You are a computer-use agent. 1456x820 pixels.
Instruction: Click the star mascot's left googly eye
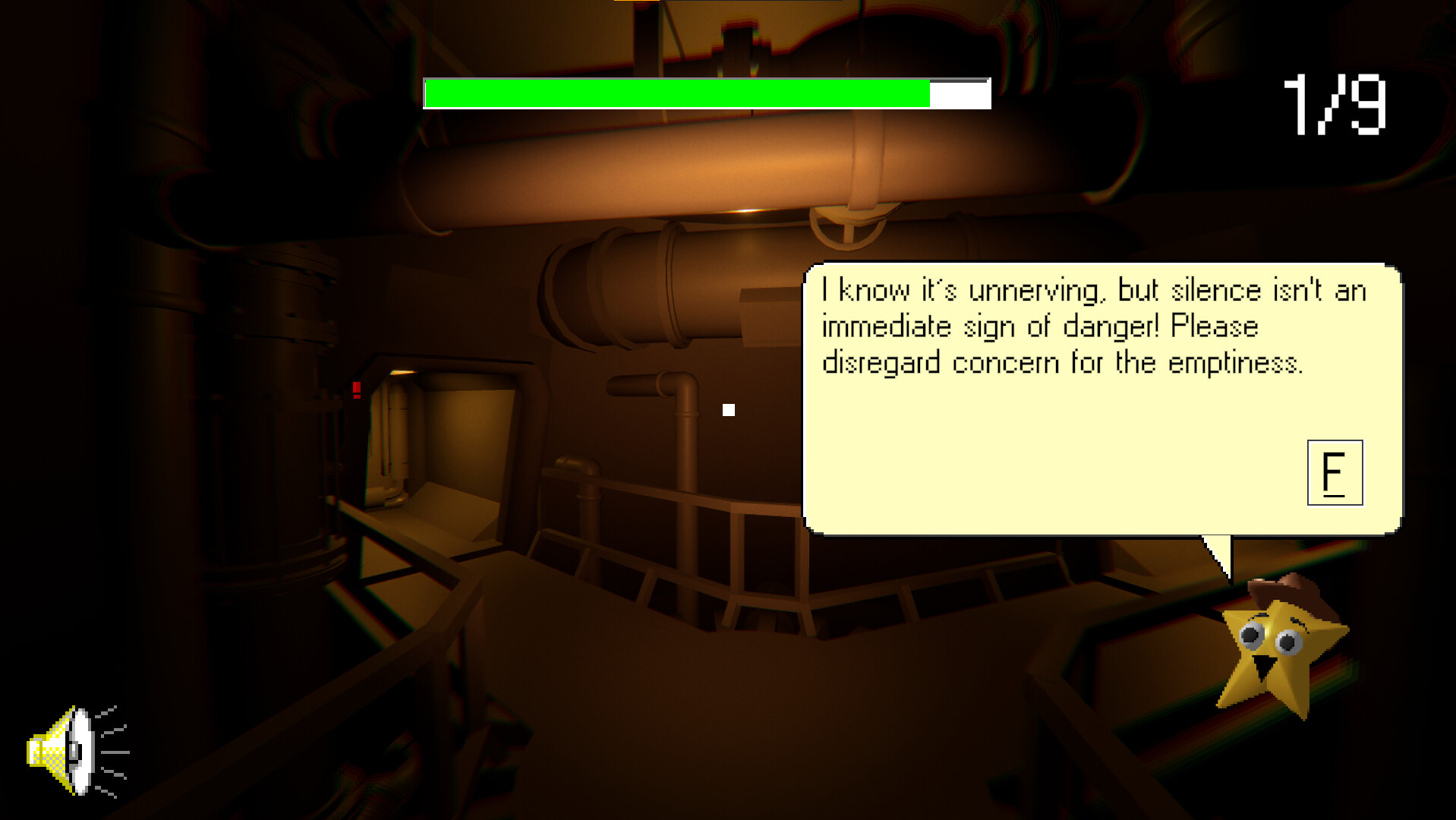pos(1250,636)
